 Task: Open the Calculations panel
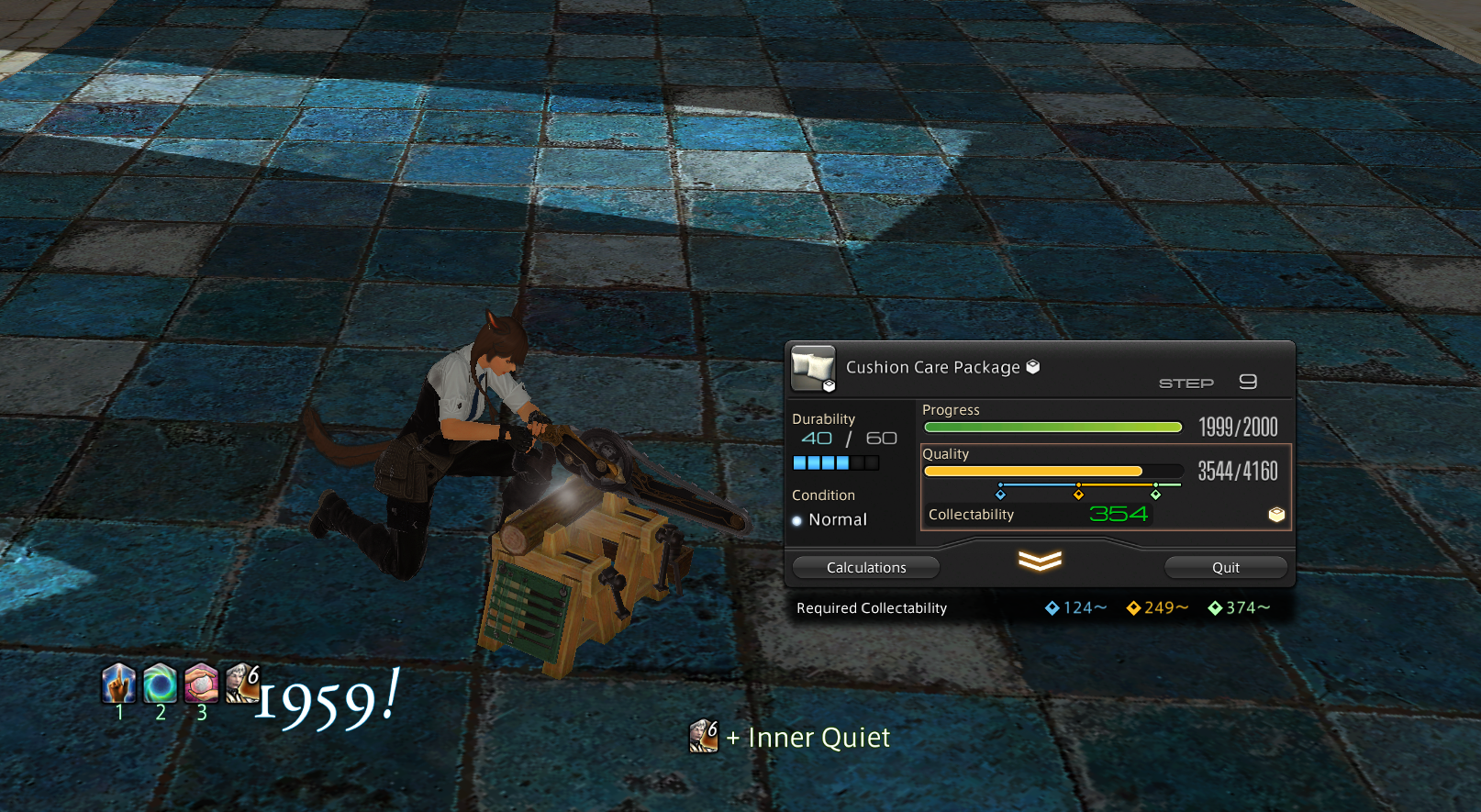[865, 567]
